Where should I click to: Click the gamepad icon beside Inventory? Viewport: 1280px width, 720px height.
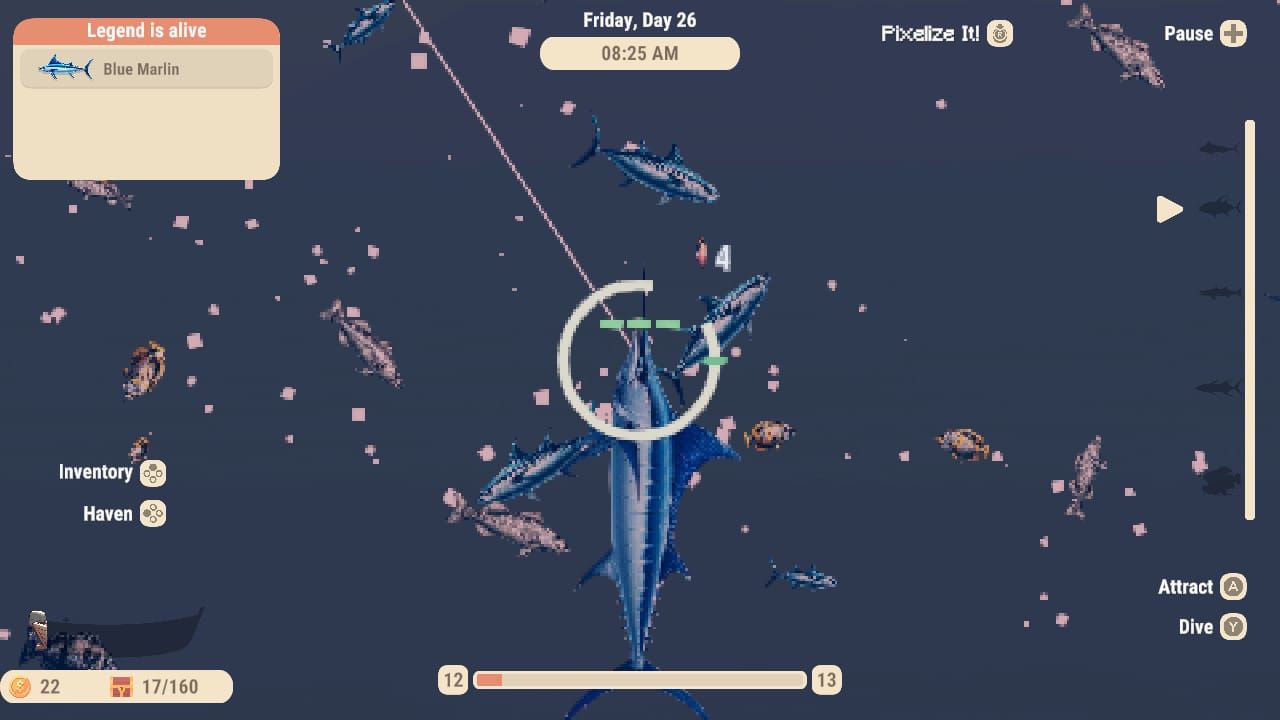pyautogui.click(x=152, y=473)
